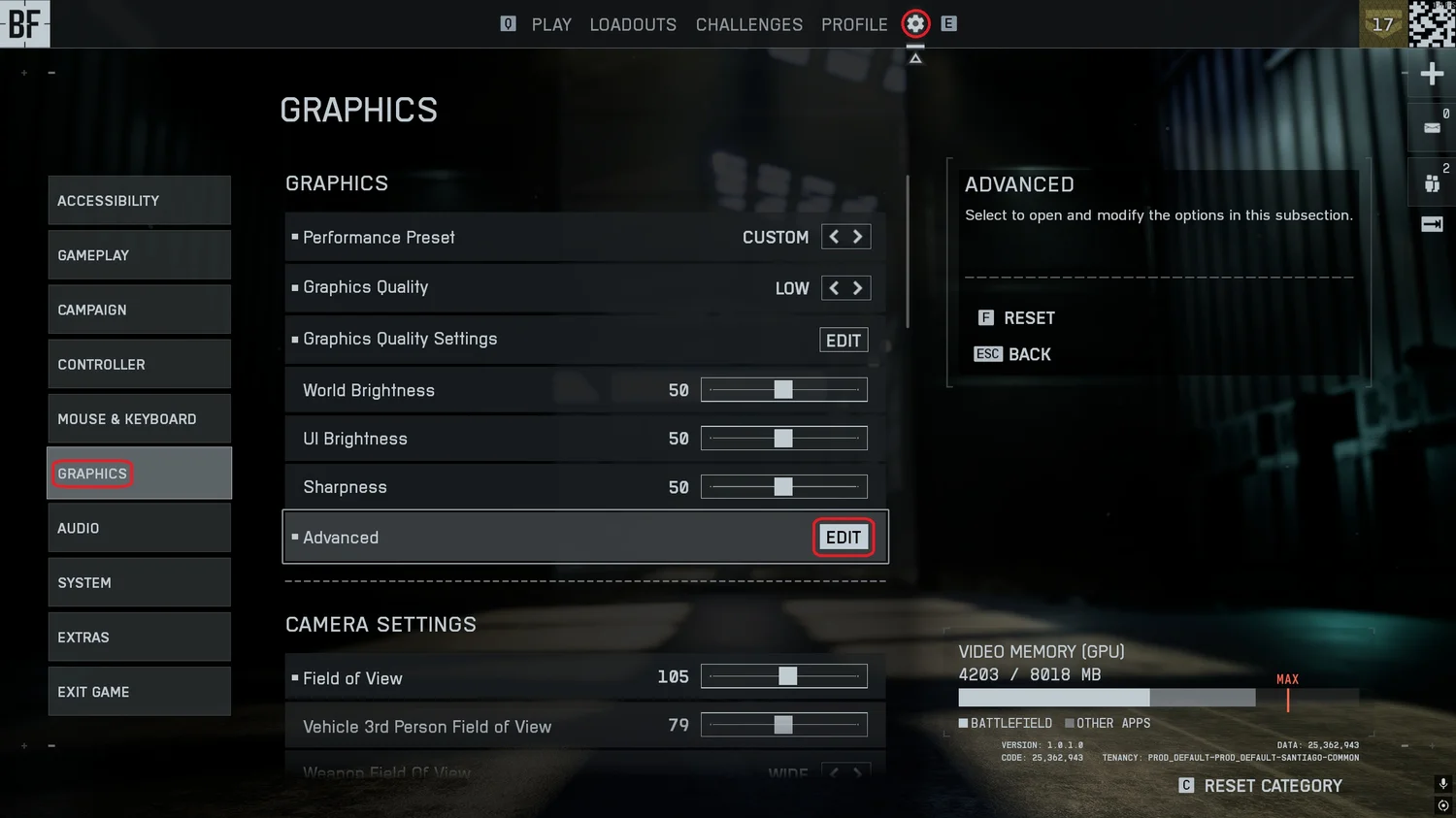Lower Graphics Quality with the left arrow

[834, 288]
